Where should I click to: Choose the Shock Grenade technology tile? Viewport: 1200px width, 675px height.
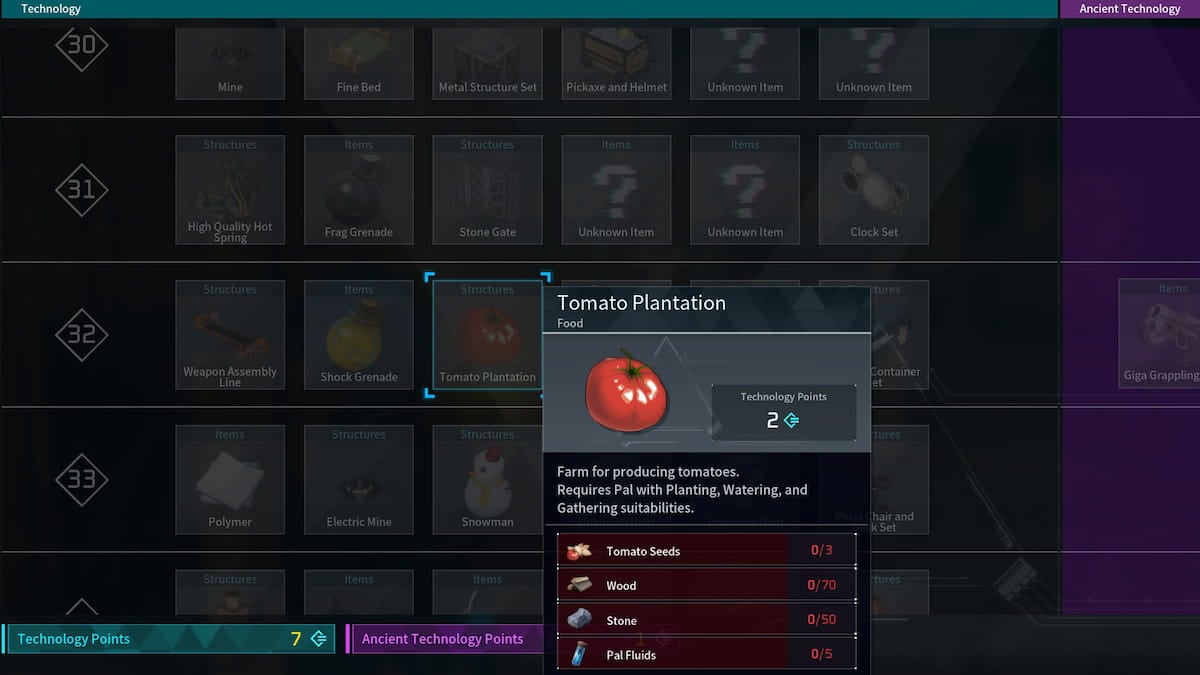[x=359, y=335]
